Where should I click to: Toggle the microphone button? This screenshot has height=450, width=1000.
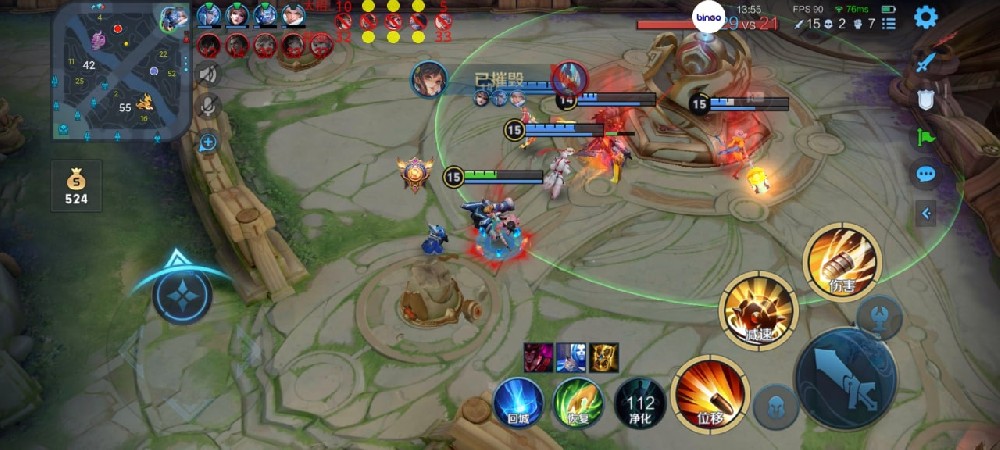[x=208, y=106]
